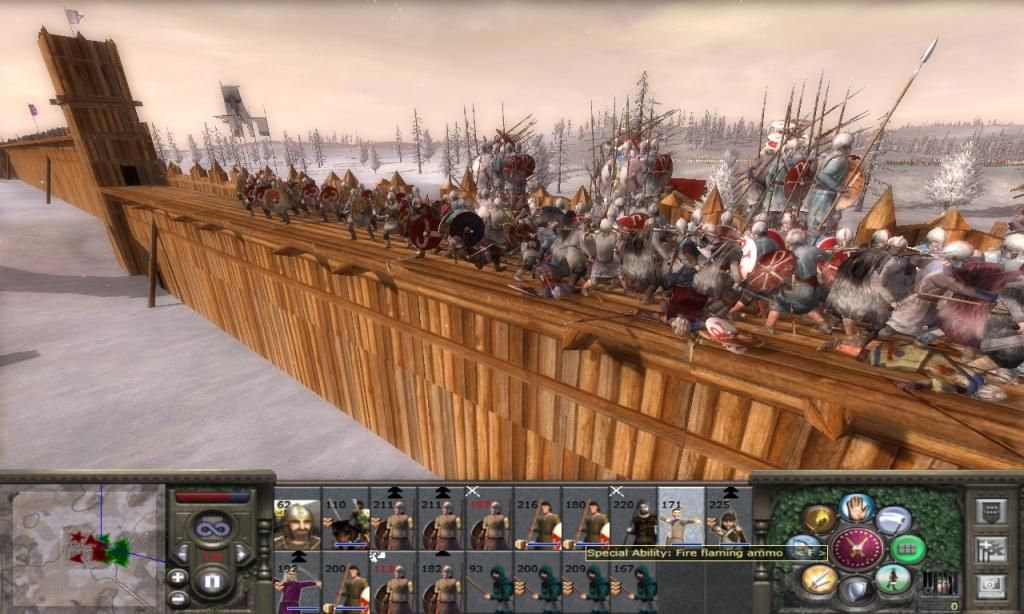Screen dimensions: 1024x614
Task: Halt units with the hand button
Action: click(857, 509)
